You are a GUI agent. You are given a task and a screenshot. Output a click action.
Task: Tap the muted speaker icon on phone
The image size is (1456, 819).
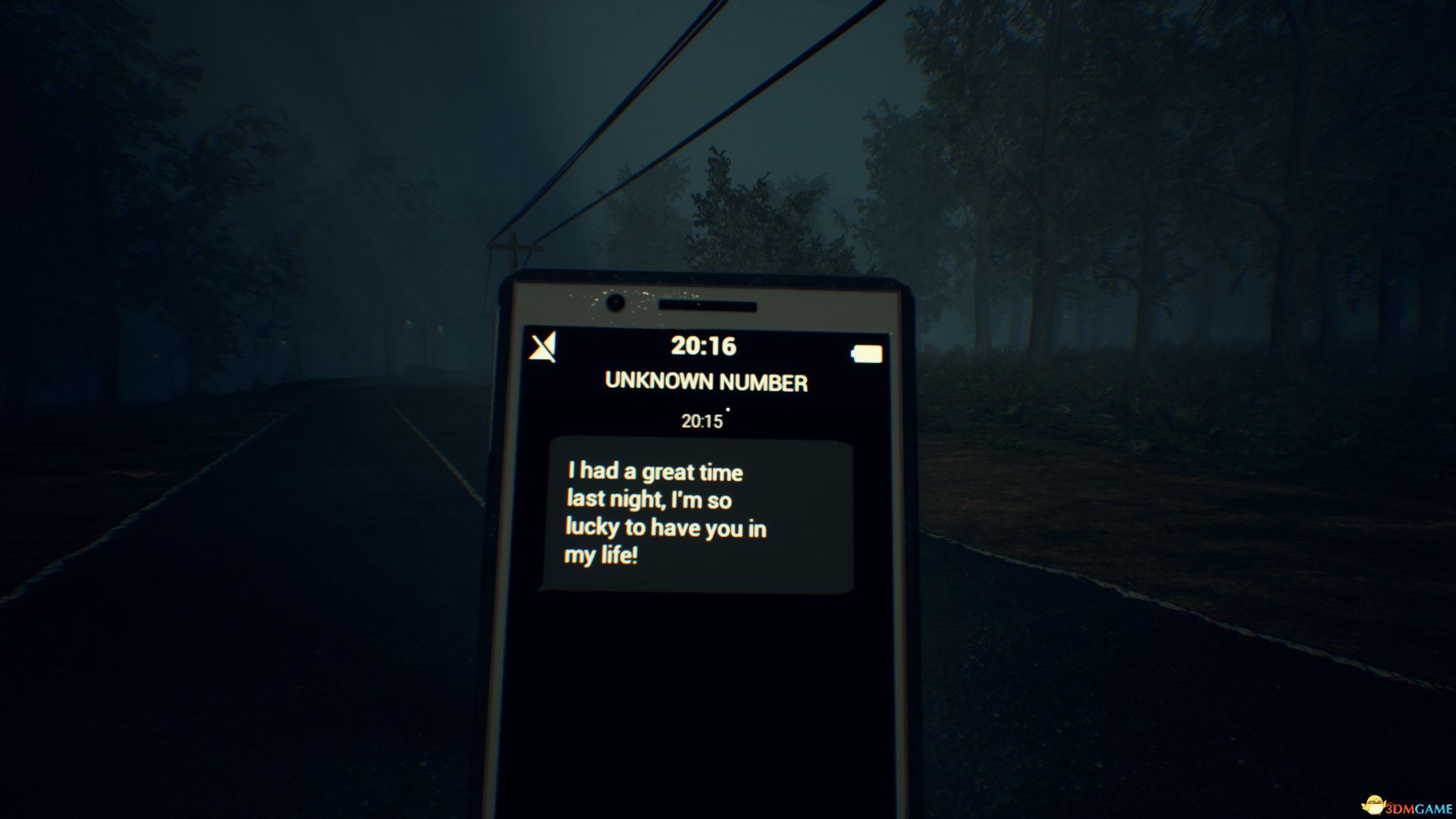pyautogui.click(x=542, y=347)
